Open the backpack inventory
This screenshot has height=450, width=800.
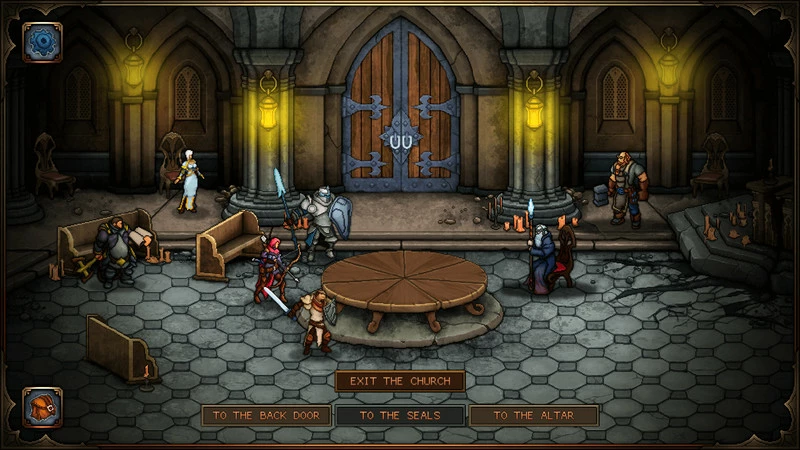click(x=42, y=407)
